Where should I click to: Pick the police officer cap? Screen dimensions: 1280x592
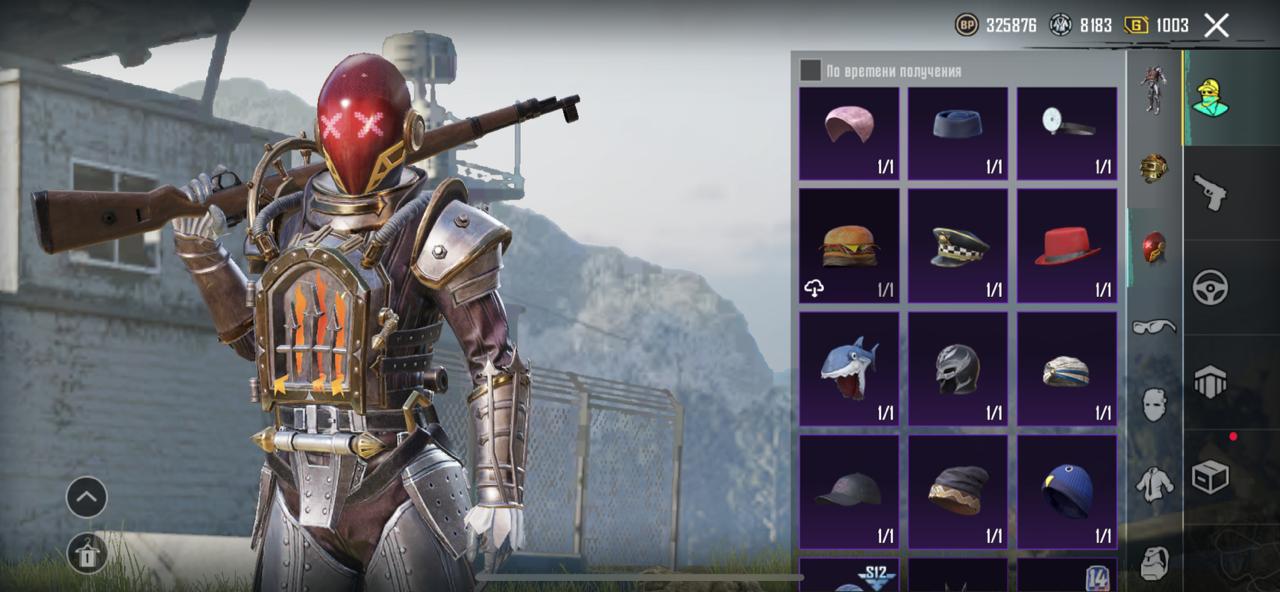958,246
